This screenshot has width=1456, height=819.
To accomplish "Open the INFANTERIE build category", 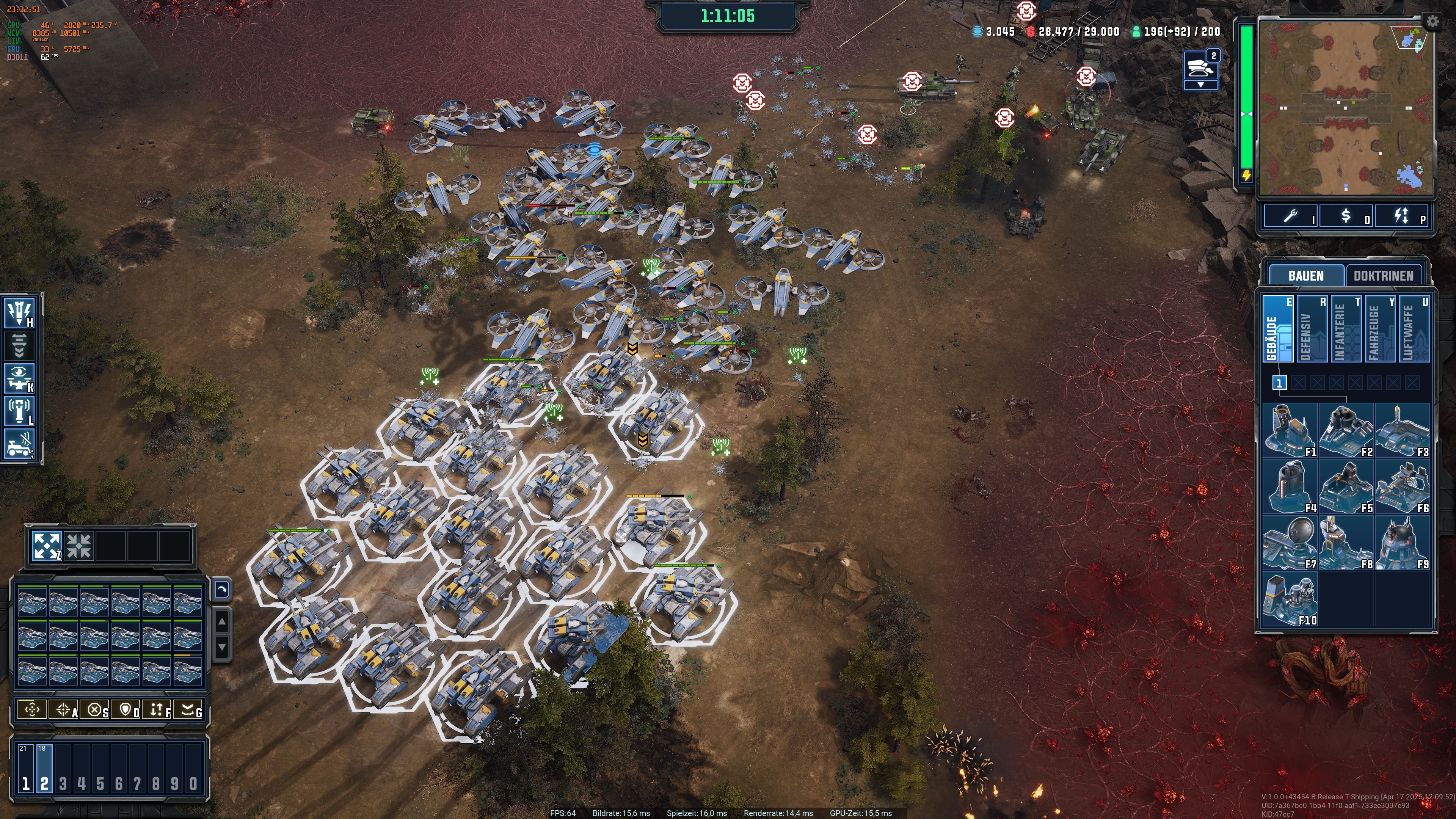I will pos(1346,328).
